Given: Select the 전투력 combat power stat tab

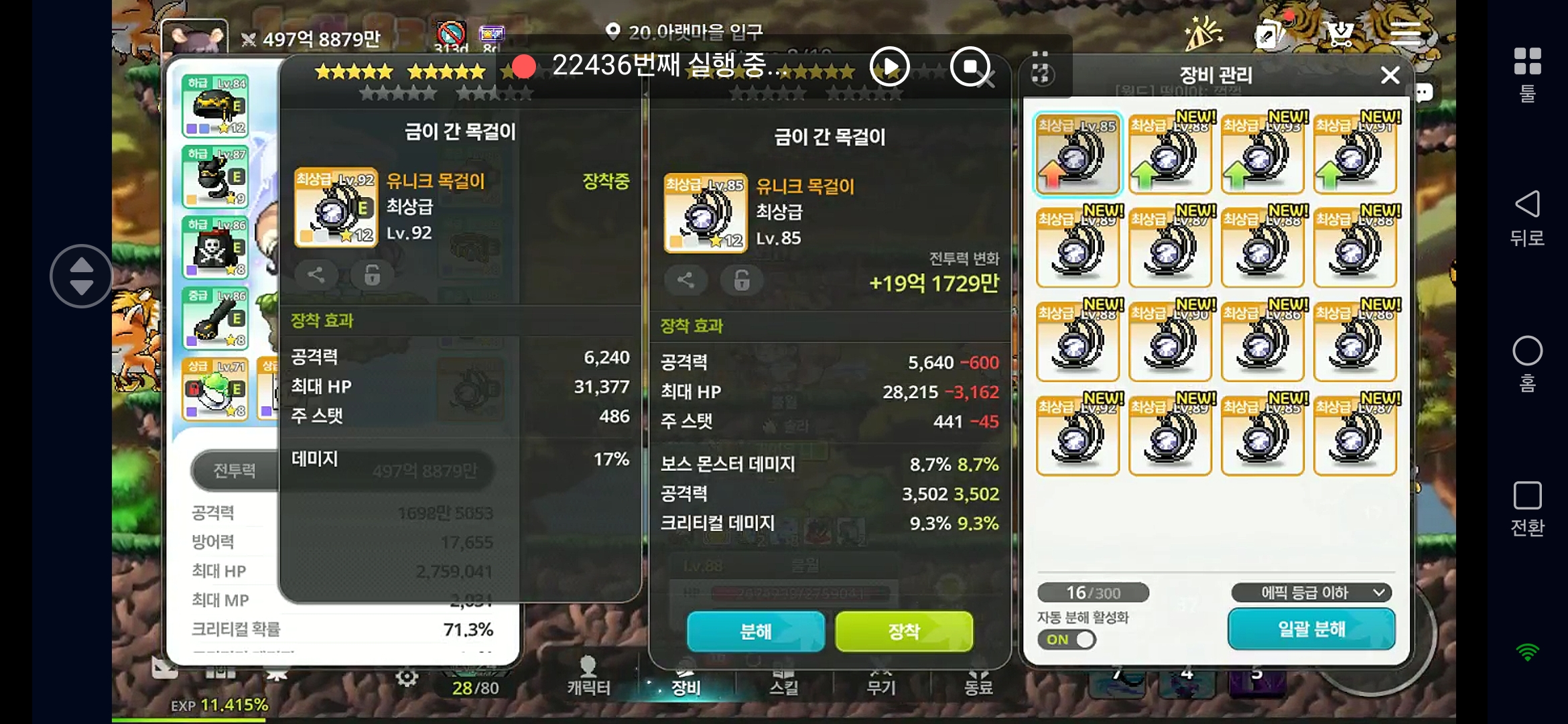Looking at the screenshot, I should tap(234, 471).
